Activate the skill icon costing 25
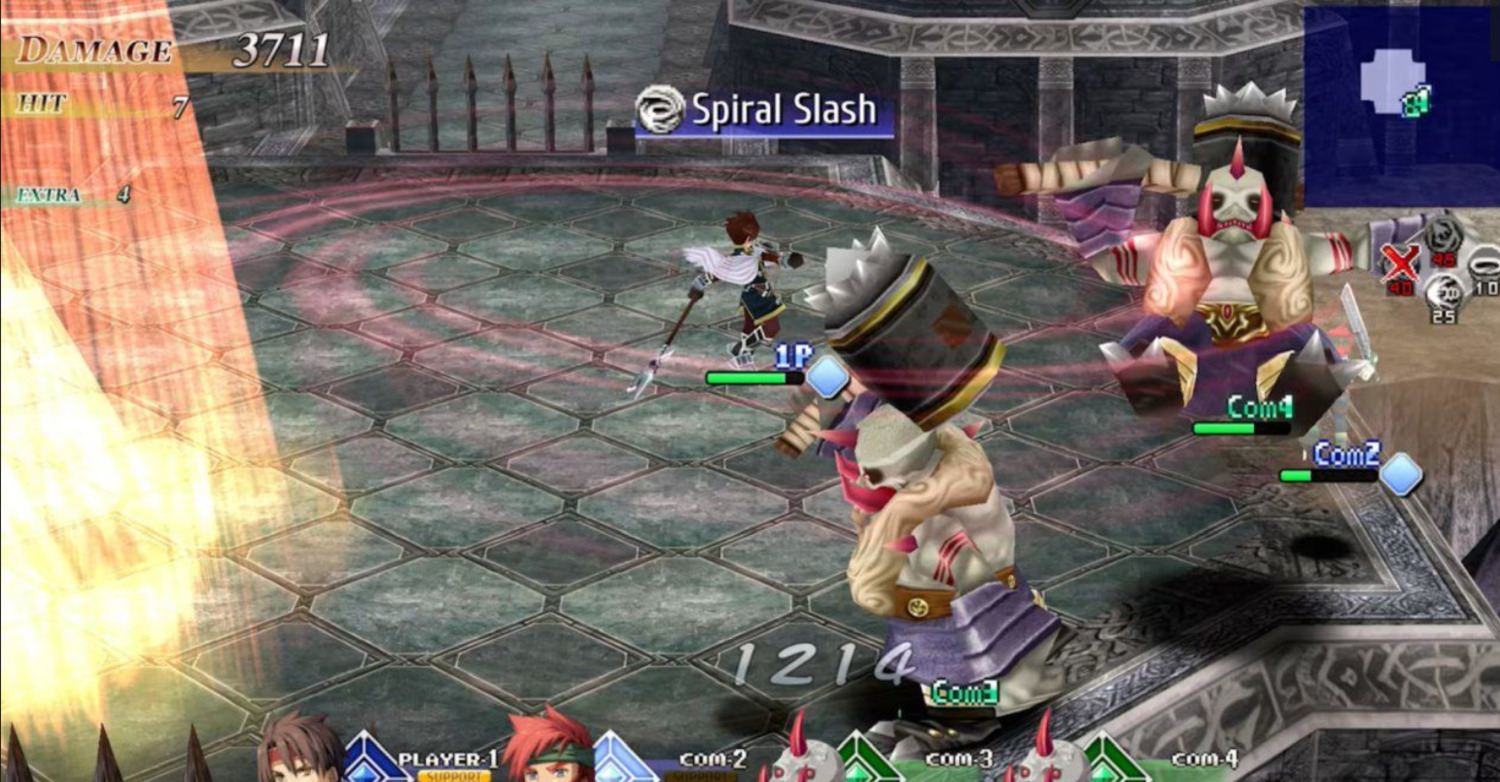The image size is (1500, 782). pyautogui.click(x=1443, y=294)
